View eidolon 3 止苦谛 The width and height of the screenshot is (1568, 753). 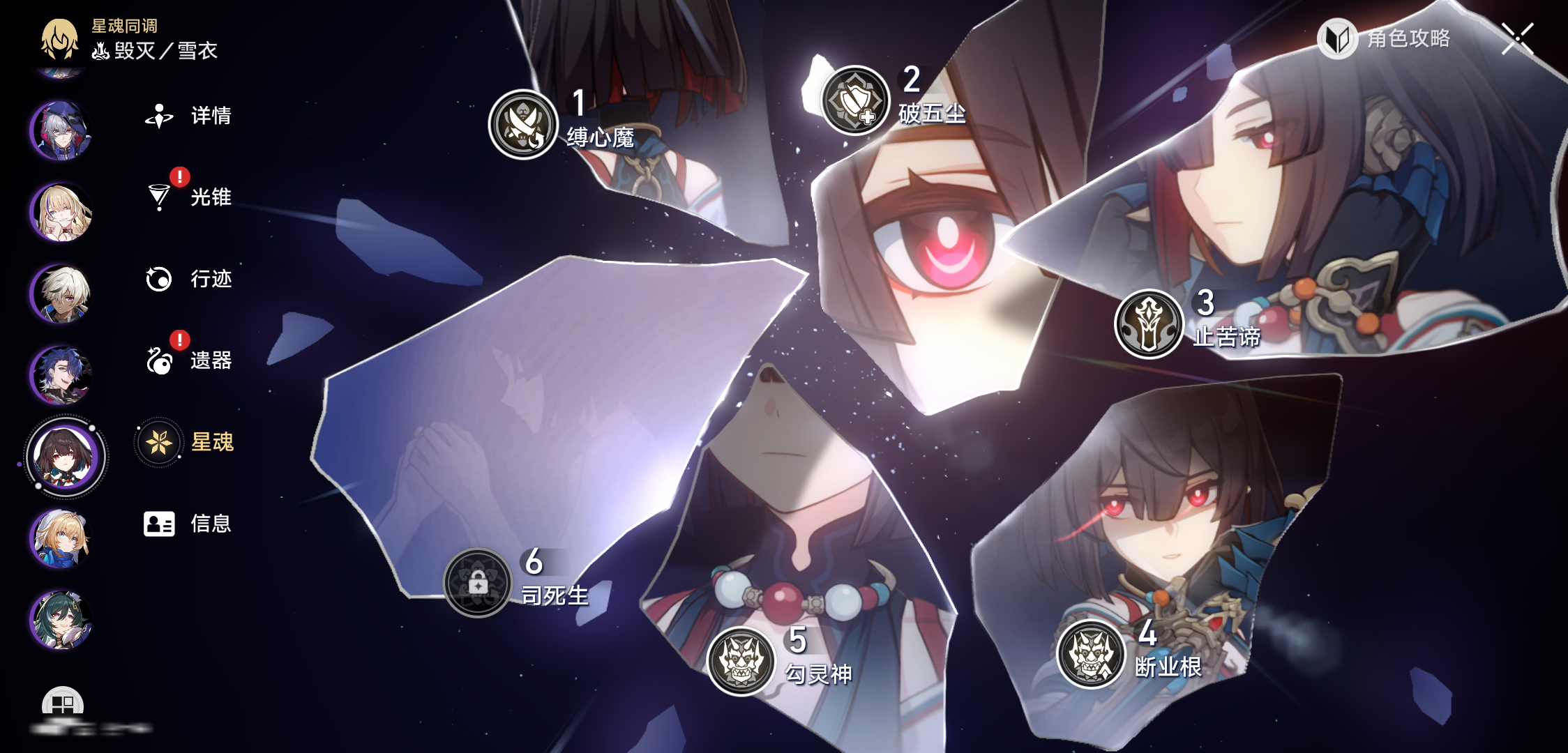pyautogui.click(x=1149, y=324)
